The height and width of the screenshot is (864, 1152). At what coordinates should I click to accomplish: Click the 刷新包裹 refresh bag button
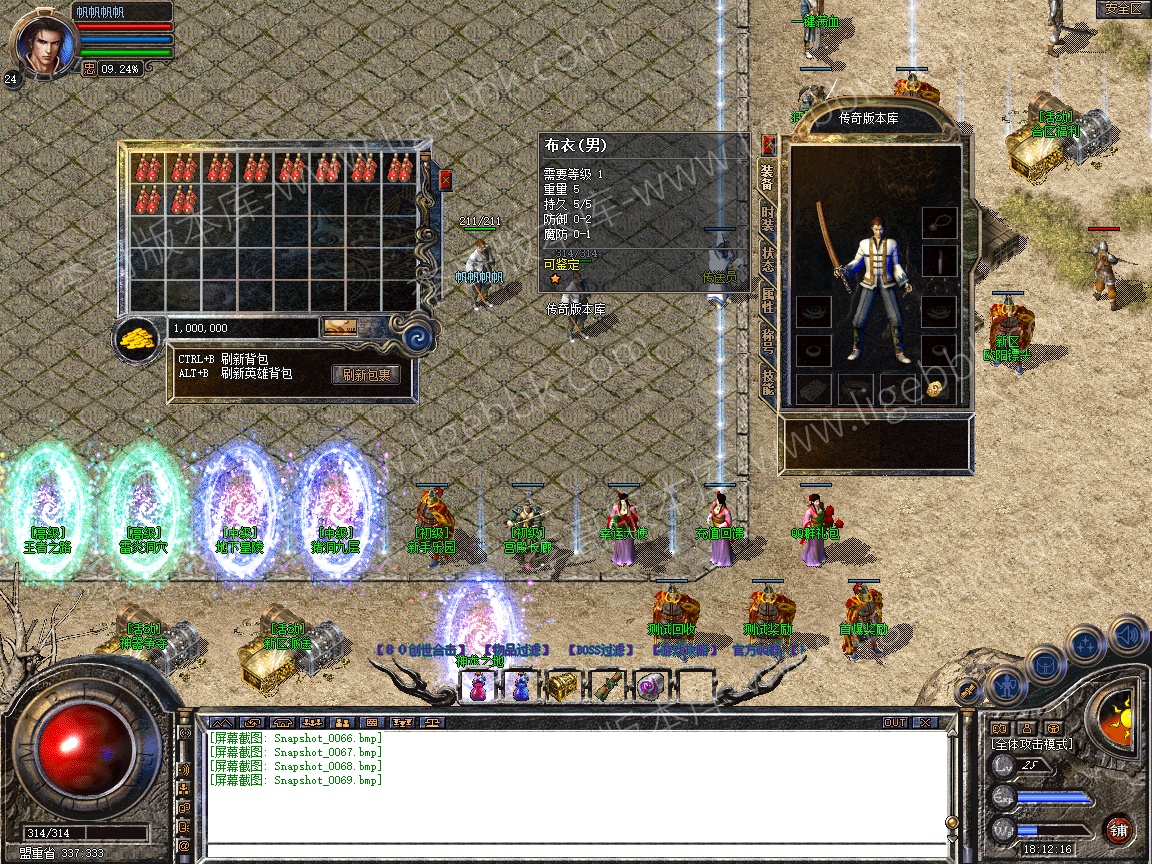[366, 375]
